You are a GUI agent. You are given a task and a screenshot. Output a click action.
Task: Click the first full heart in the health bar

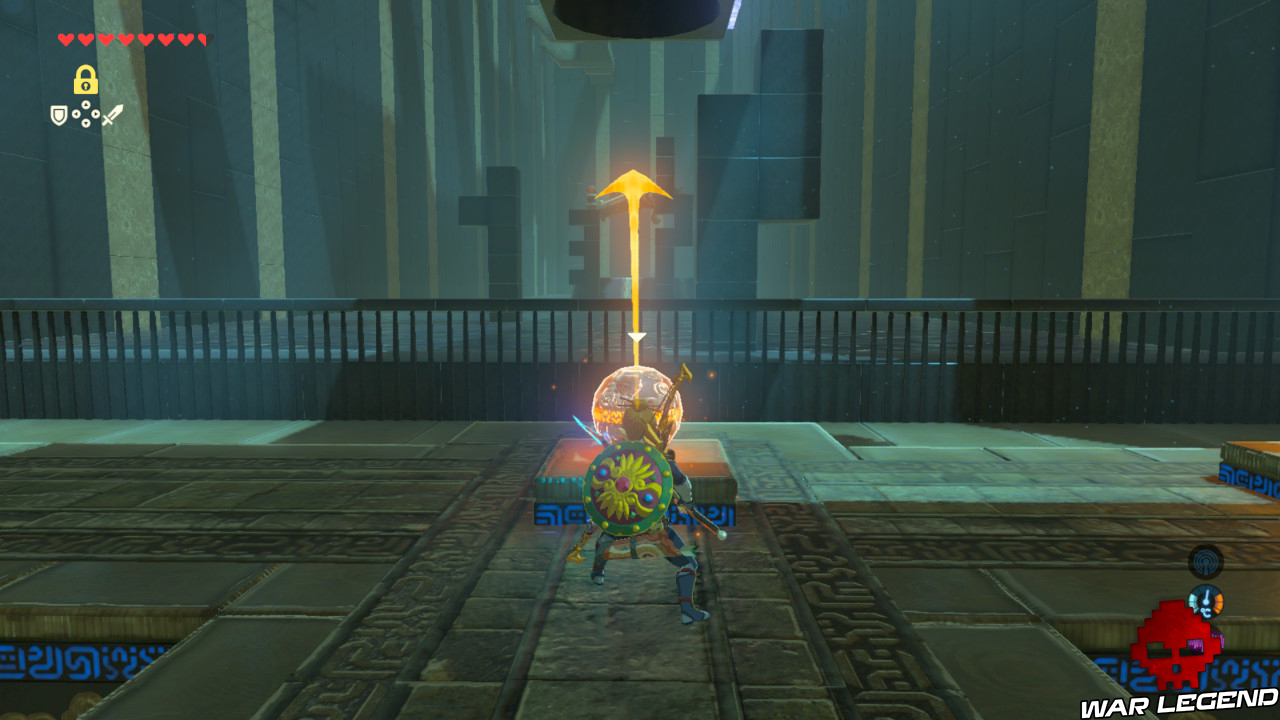[x=64, y=38]
